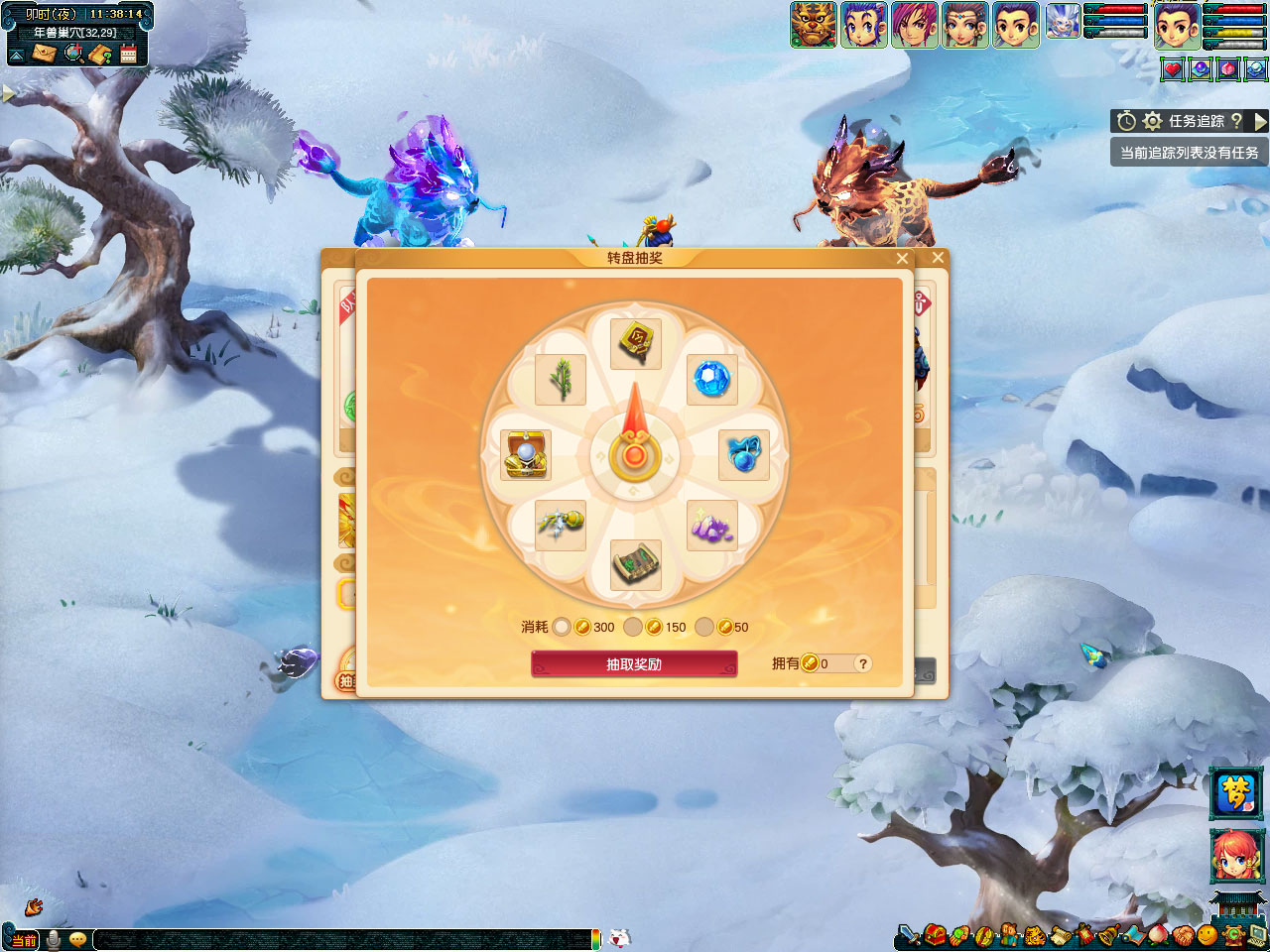Click the 当前 chat channel button

coord(24,939)
